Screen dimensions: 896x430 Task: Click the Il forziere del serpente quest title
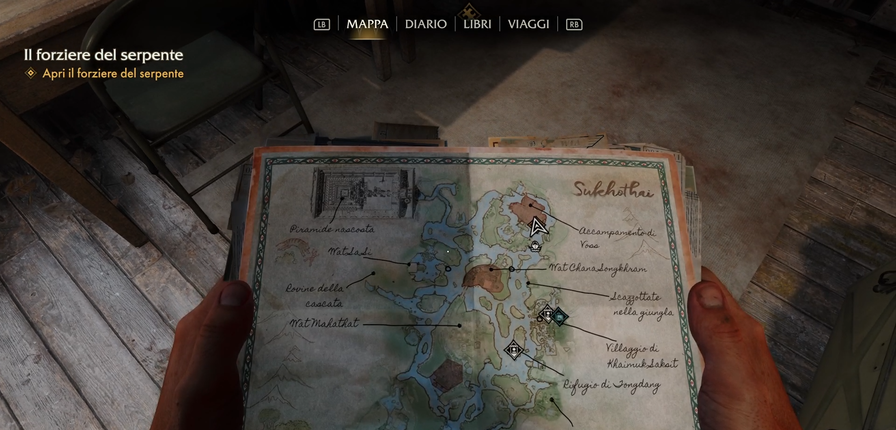click(104, 55)
